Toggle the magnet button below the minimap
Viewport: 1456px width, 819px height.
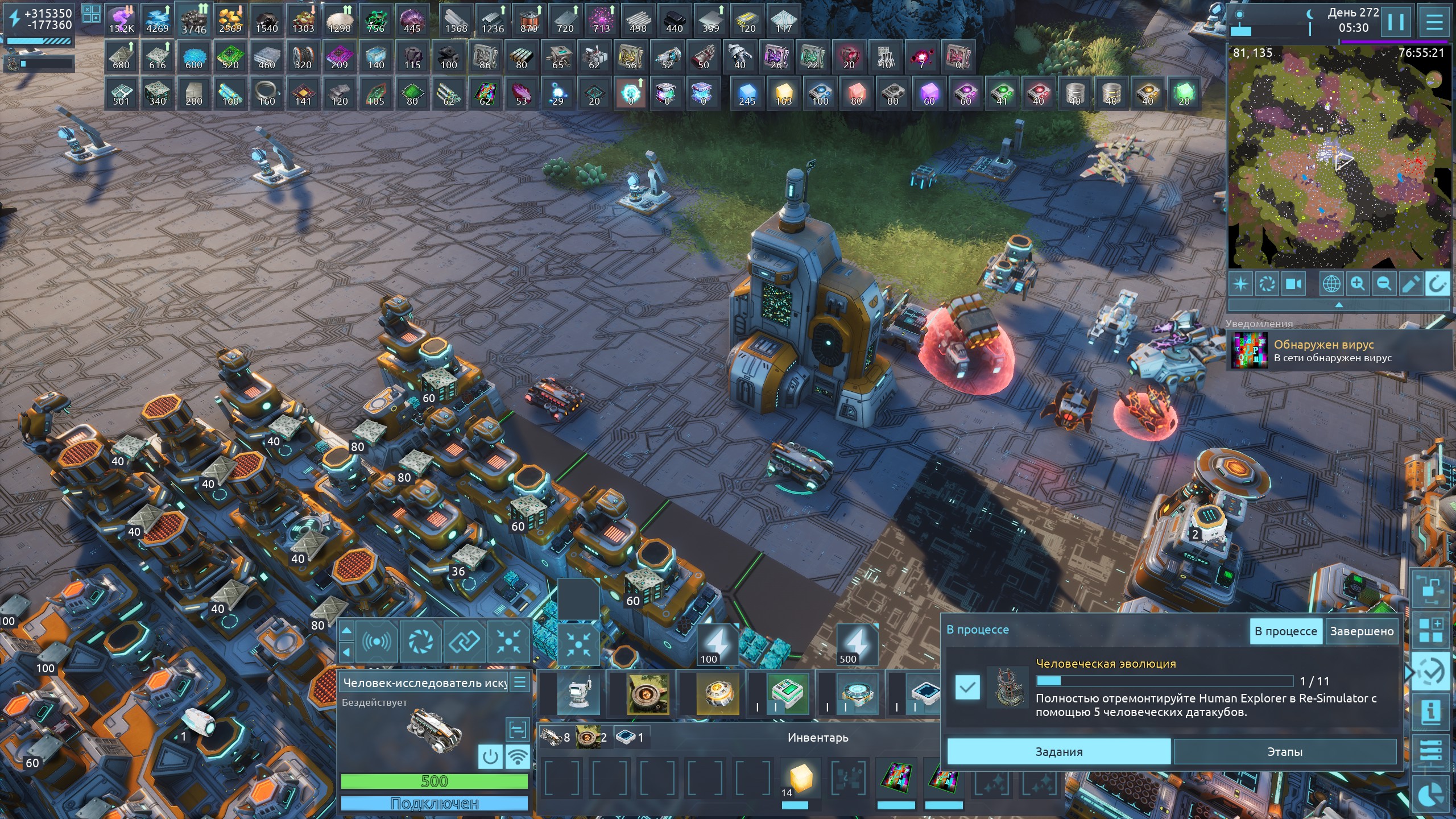pyautogui.click(x=1437, y=283)
